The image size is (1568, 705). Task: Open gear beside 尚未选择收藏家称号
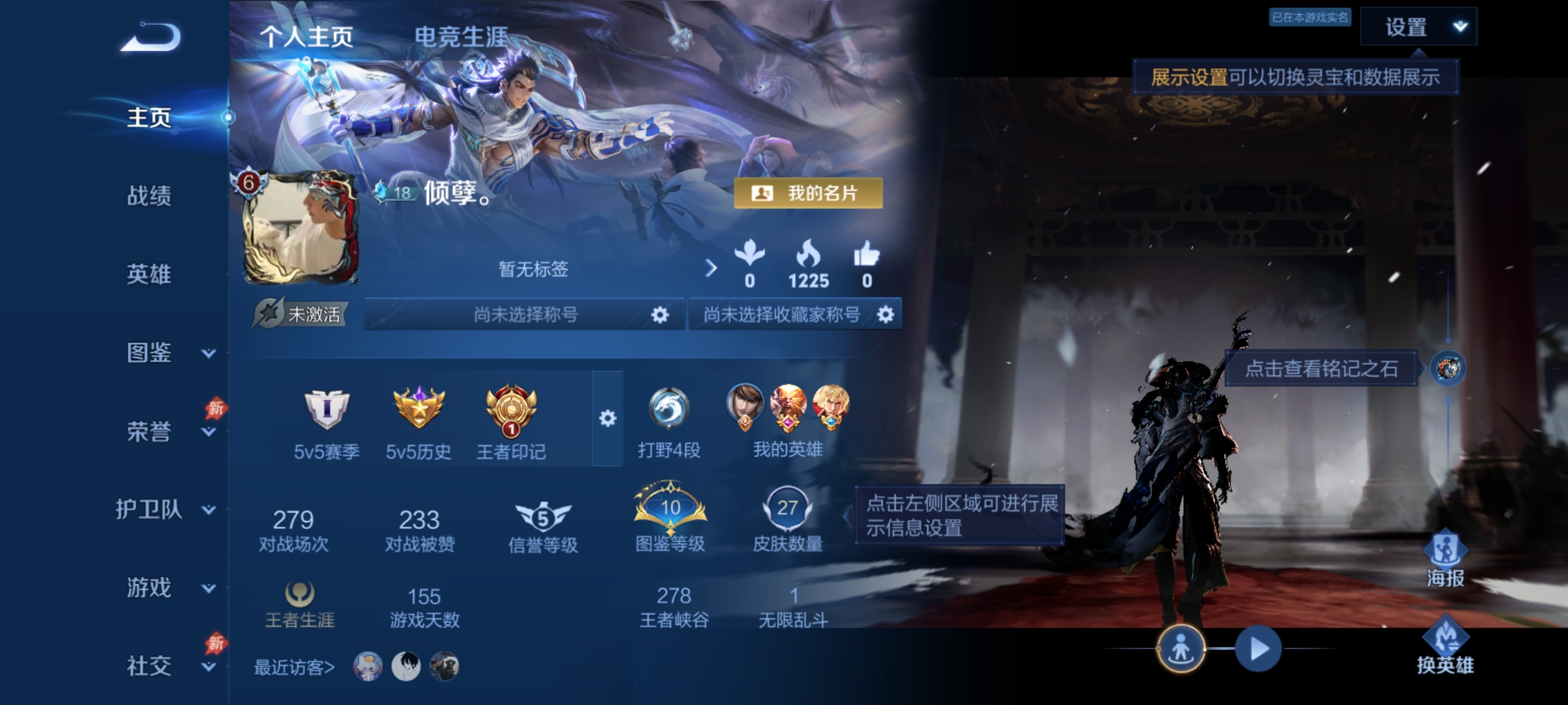(885, 314)
